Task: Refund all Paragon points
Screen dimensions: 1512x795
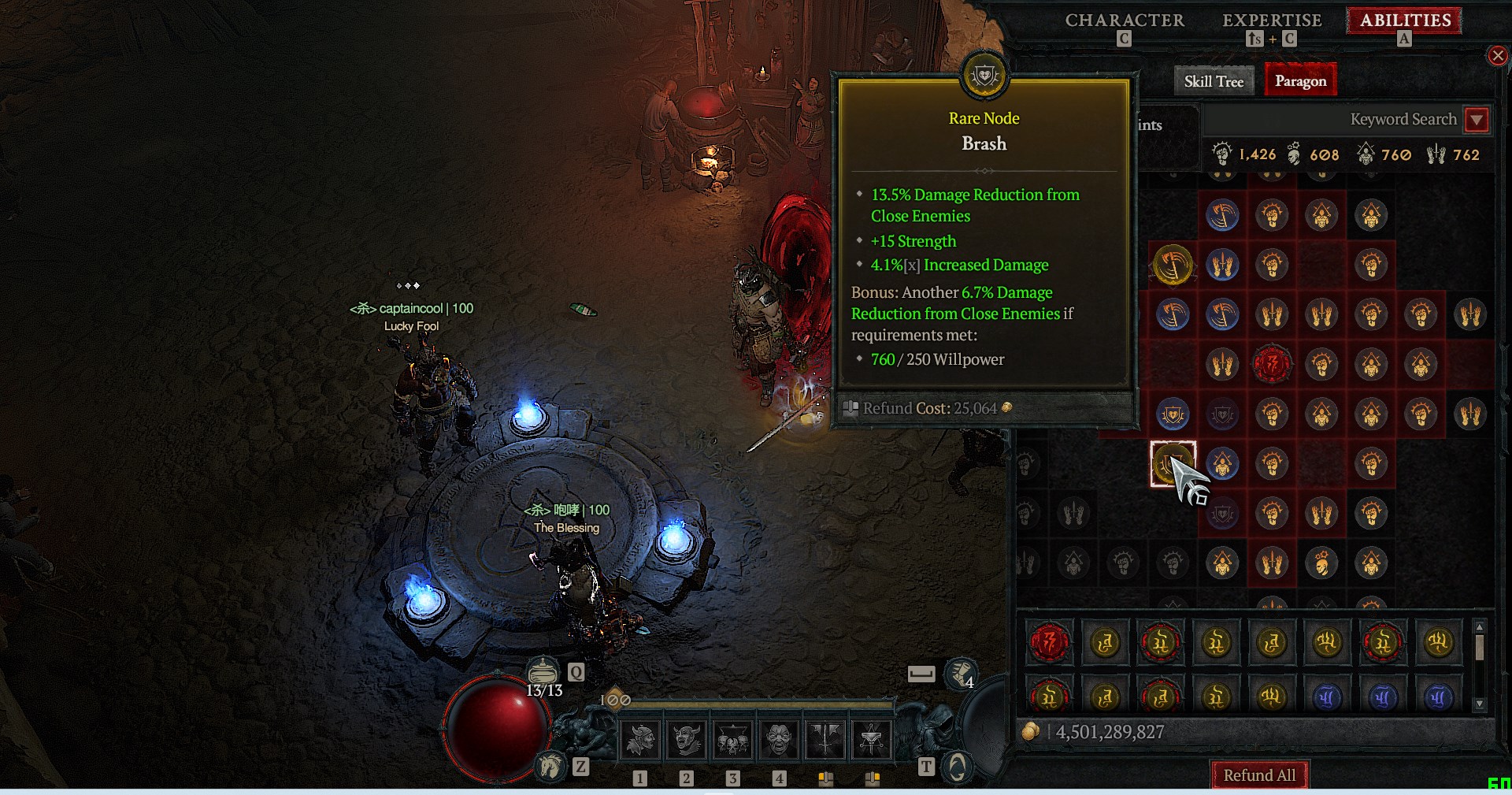Action: click(x=1258, y=775)
